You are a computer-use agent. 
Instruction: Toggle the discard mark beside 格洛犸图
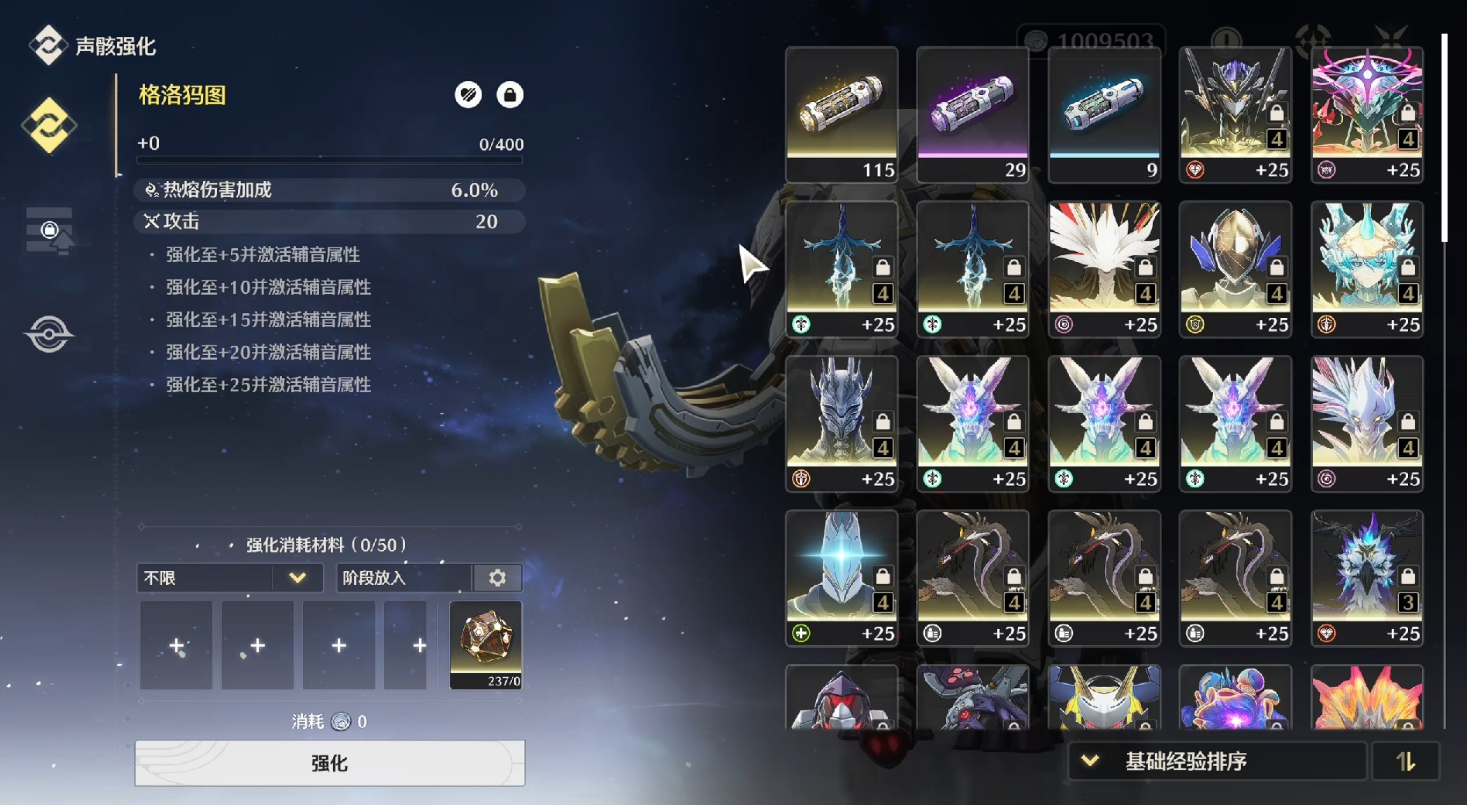click(x=468, y=95)
